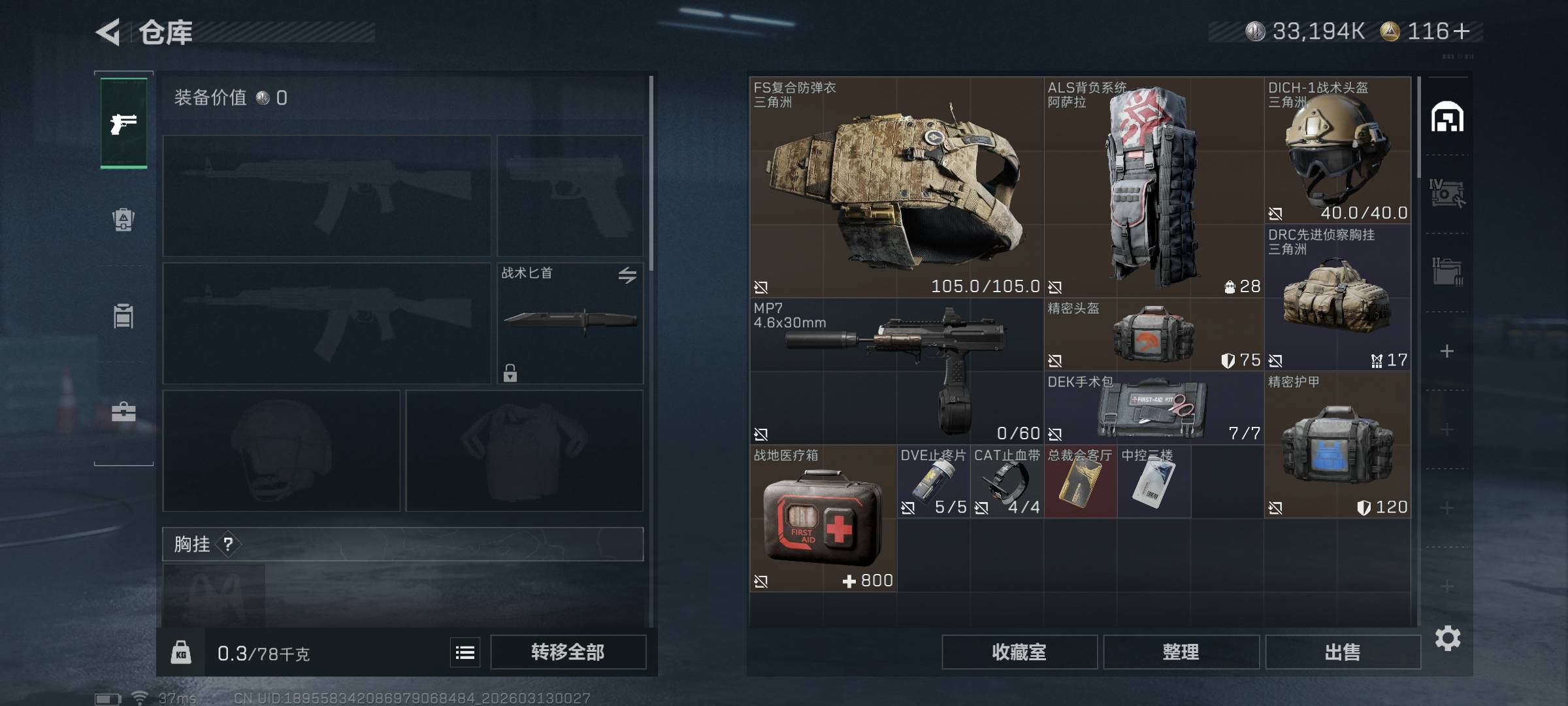
Task: Open the 收藏室 collection room
Action: [1019, 652]
